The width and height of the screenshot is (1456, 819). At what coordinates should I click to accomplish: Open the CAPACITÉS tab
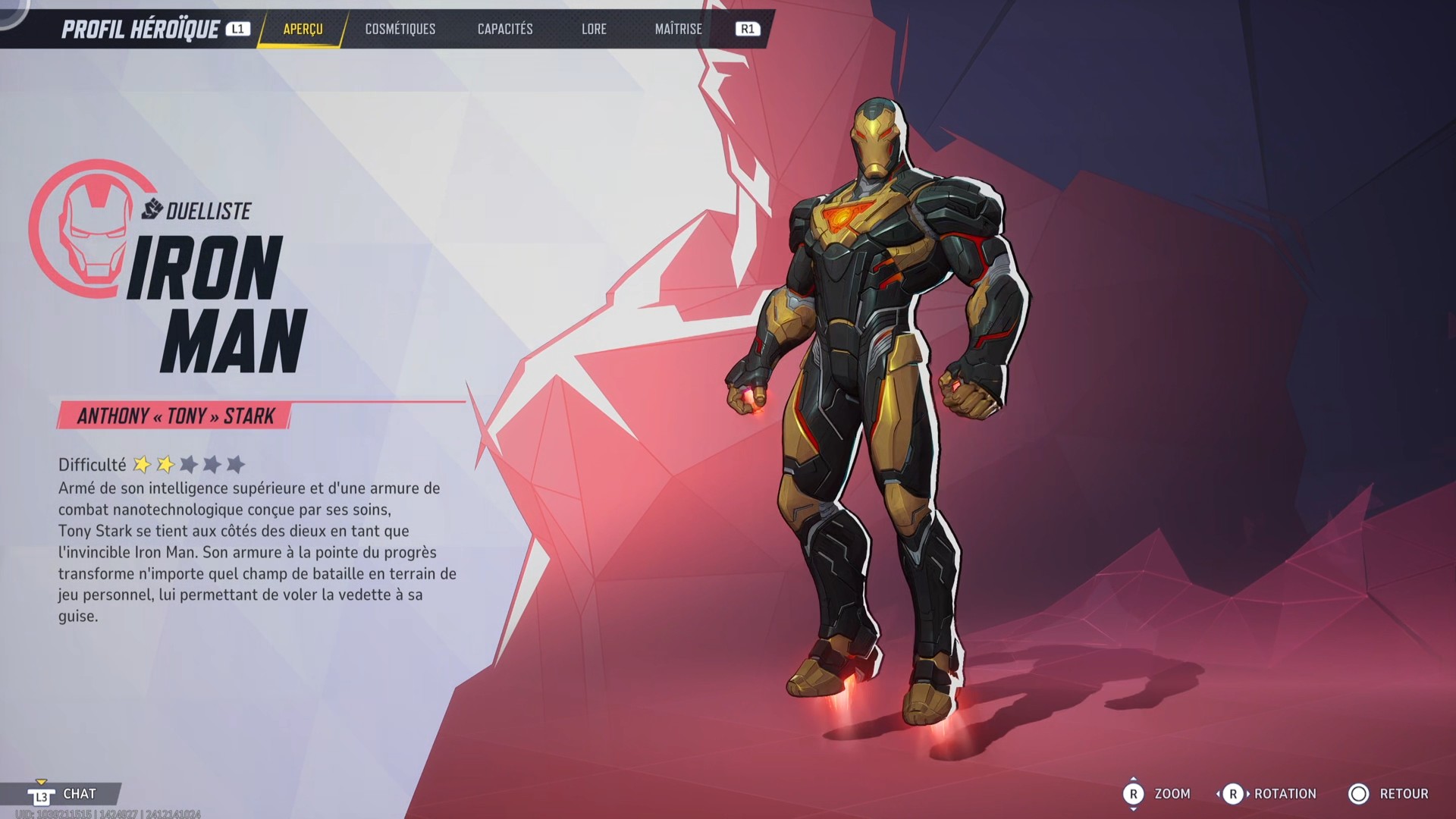point(504,30)
